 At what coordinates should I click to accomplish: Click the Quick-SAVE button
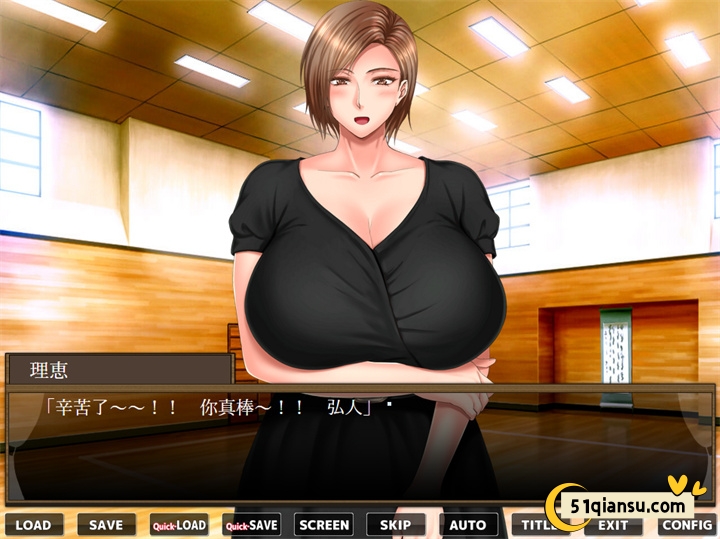[251, 525]
